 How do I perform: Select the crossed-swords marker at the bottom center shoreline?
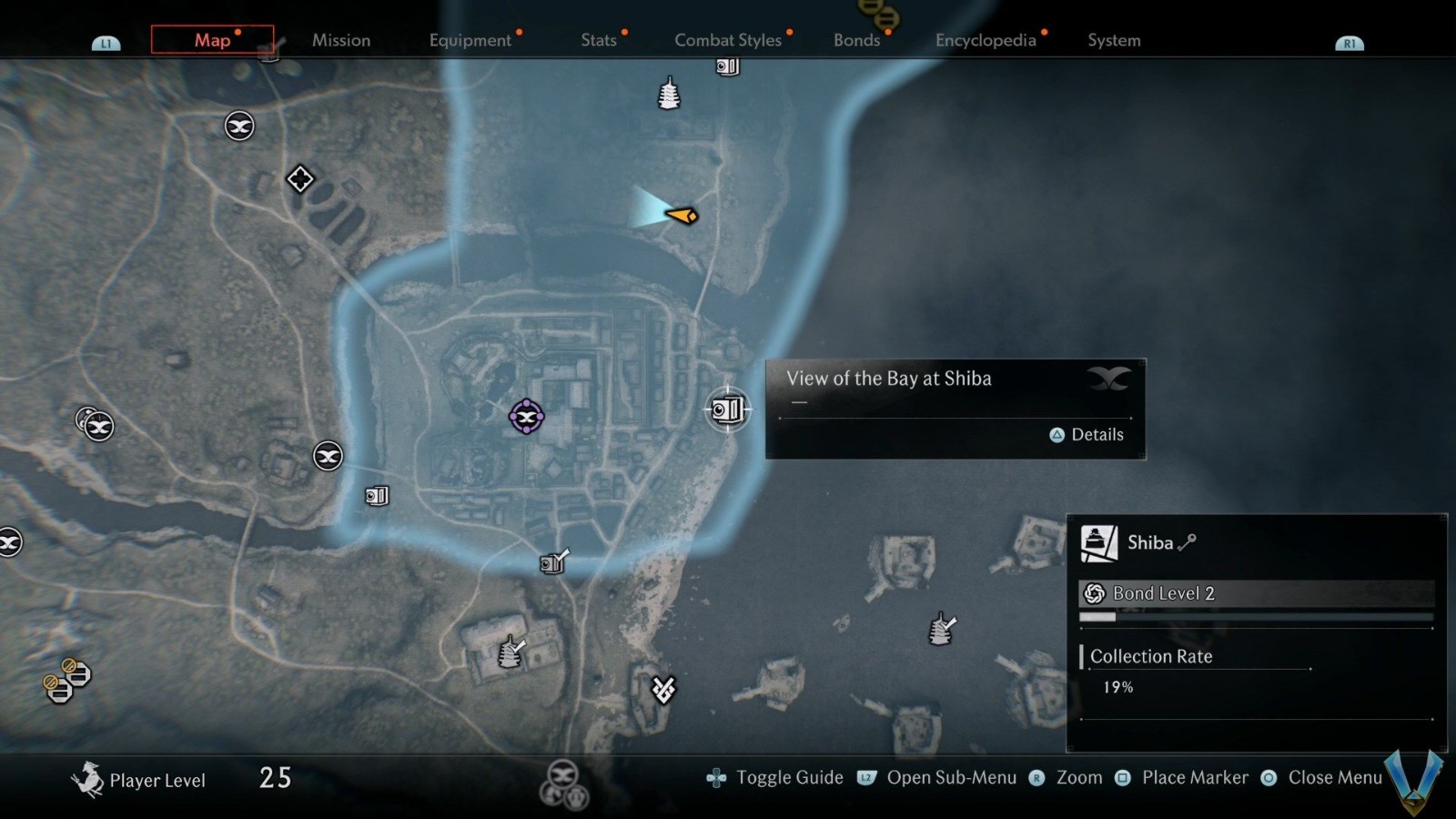point(662,690)
